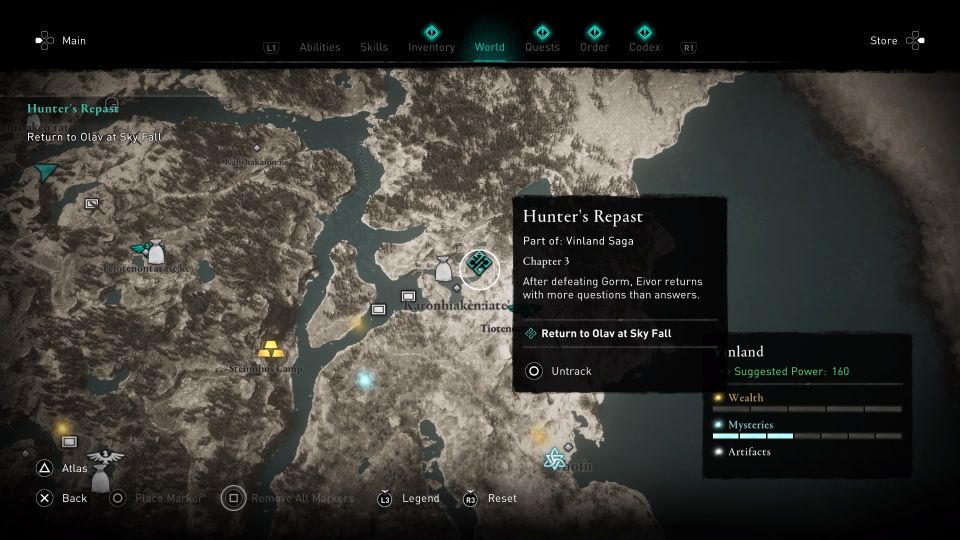Select the glowing blue mystery marker
This screenshot has width=960, height=540.
point(364,380)
